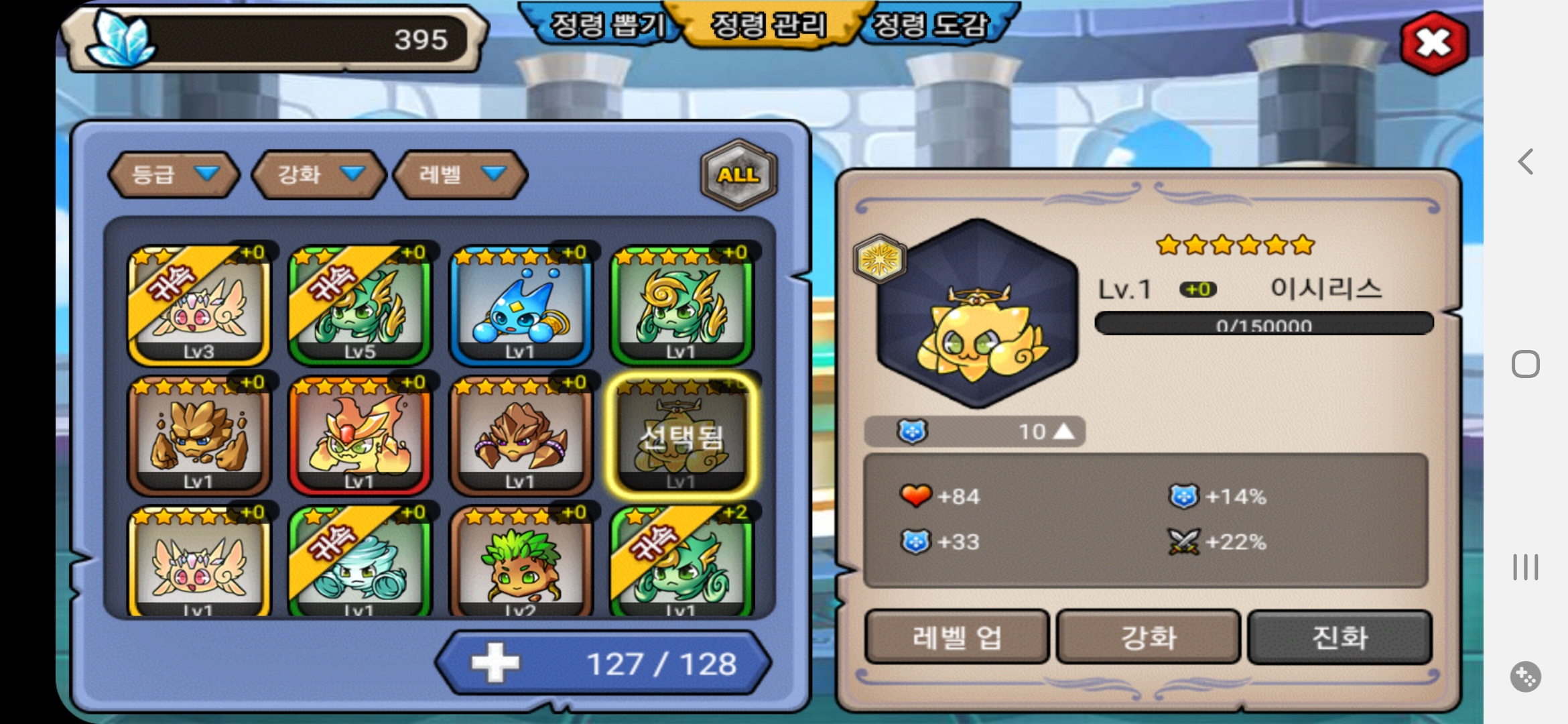Select the teal swirl-haired bound spirit
The image size is (1568, 724).
point(360,563)
